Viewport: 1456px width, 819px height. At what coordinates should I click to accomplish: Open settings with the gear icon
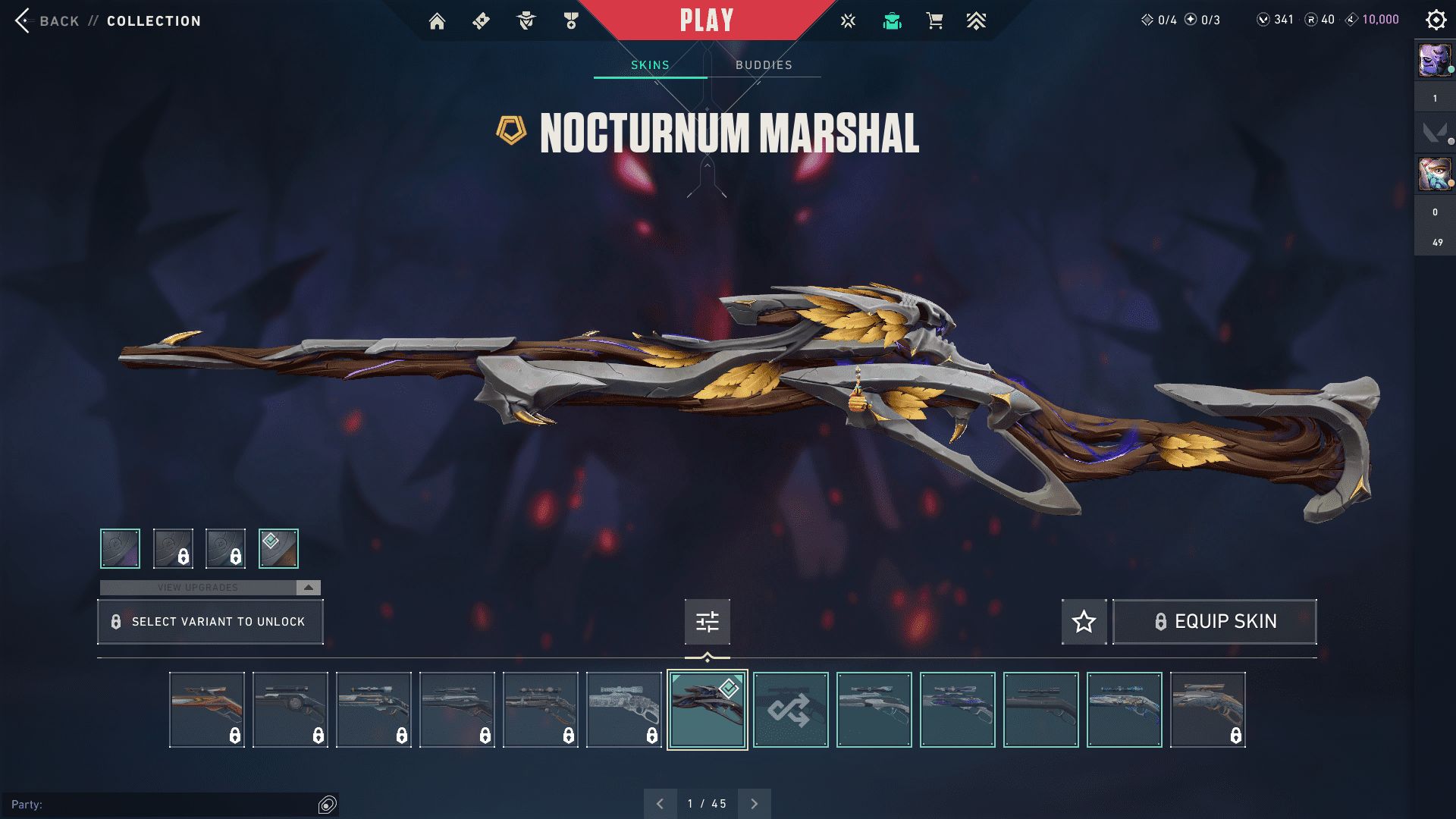pos(1436,20)
